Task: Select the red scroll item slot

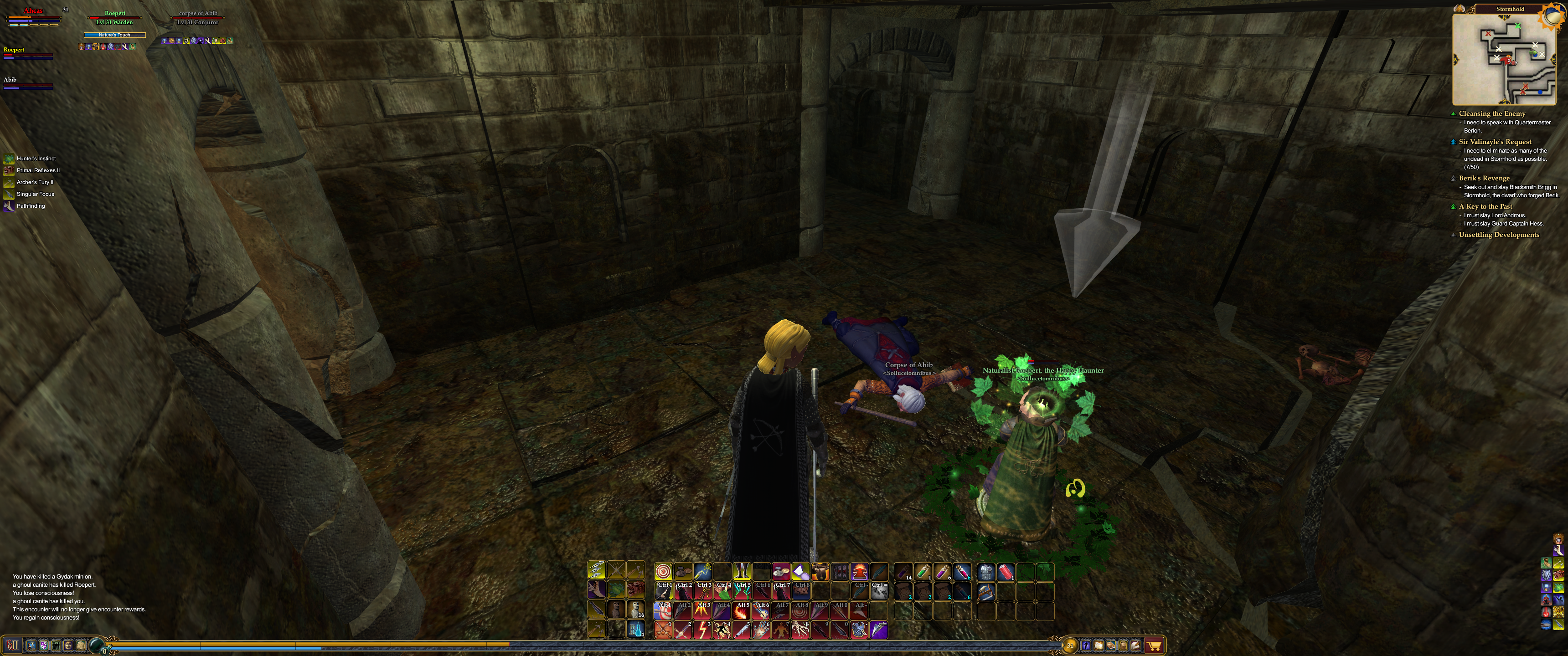Action: coord(1006,571)
